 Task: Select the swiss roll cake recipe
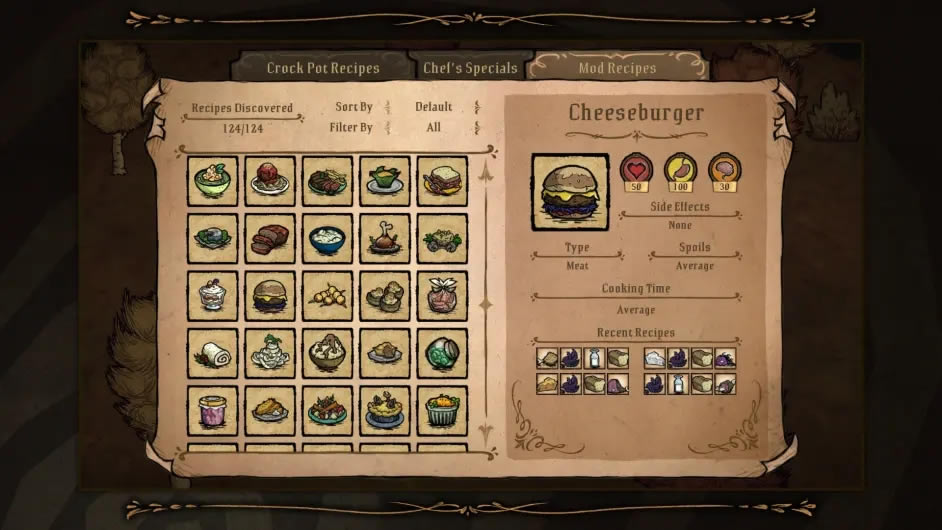point(212,354)
